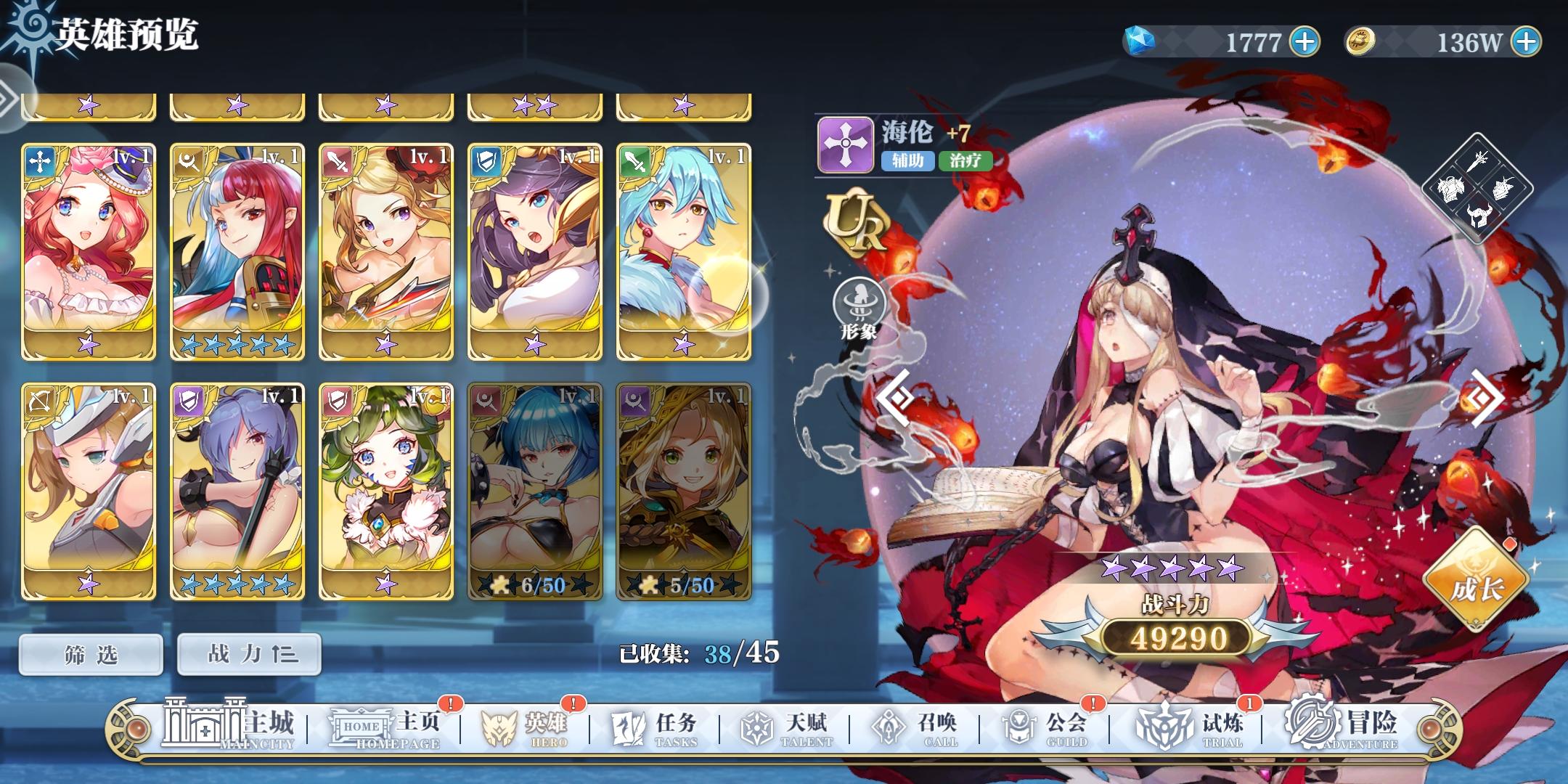
Task: Open the helmet slot in the equipment diamond
Action: (1479, 216)
